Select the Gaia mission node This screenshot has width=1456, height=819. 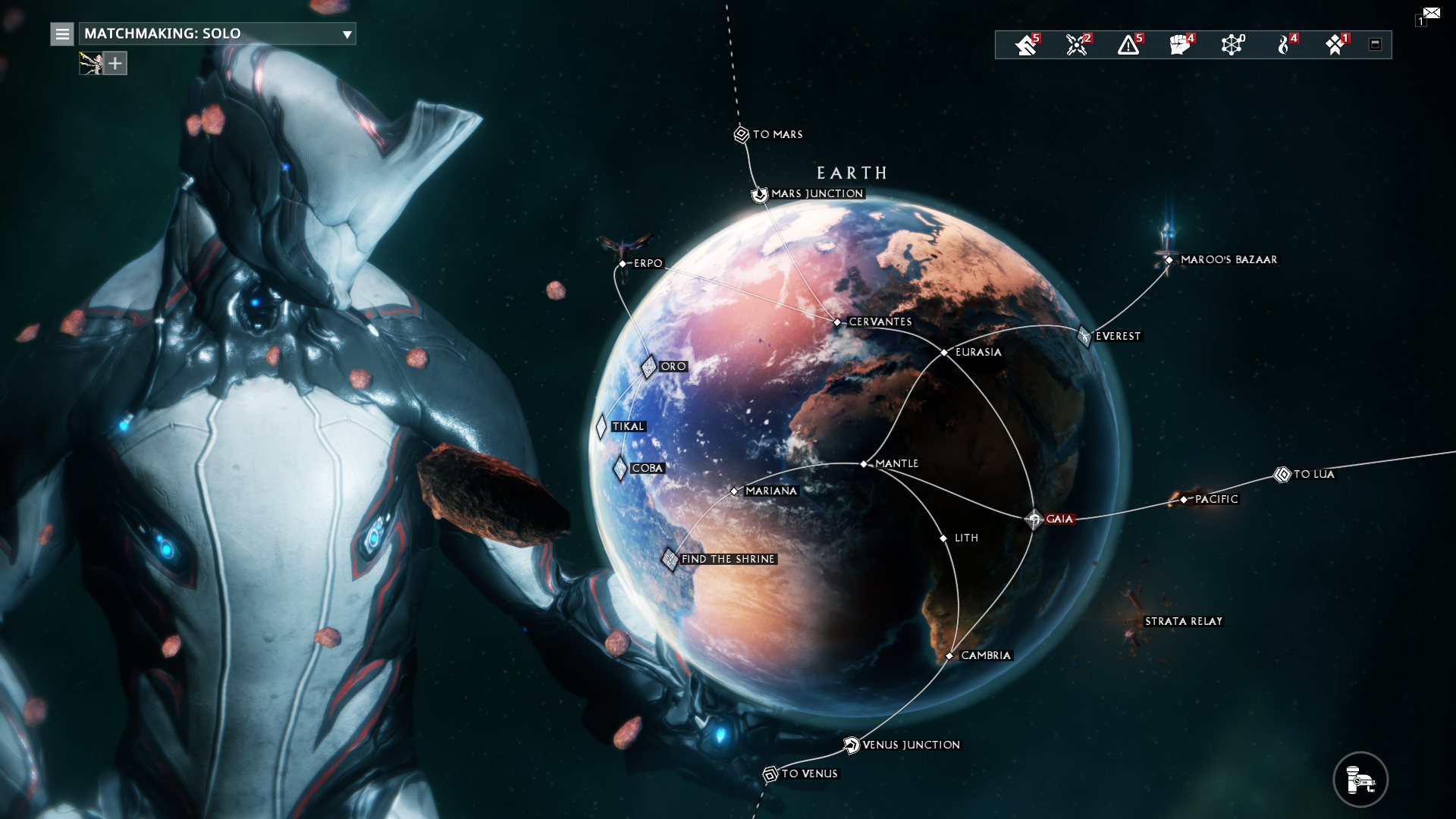[x=1034, y=519]
